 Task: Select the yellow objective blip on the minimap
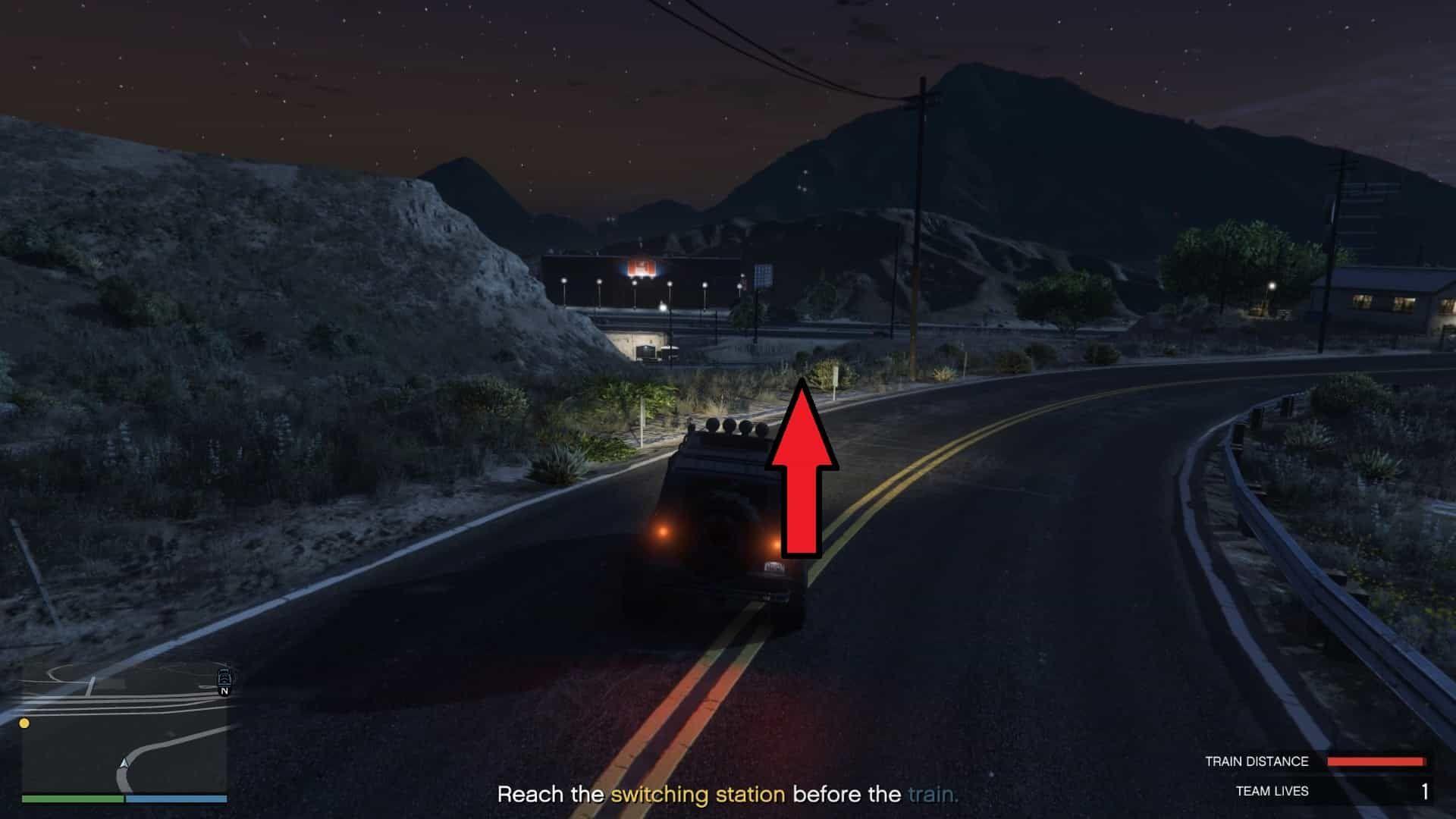point(24,723)
